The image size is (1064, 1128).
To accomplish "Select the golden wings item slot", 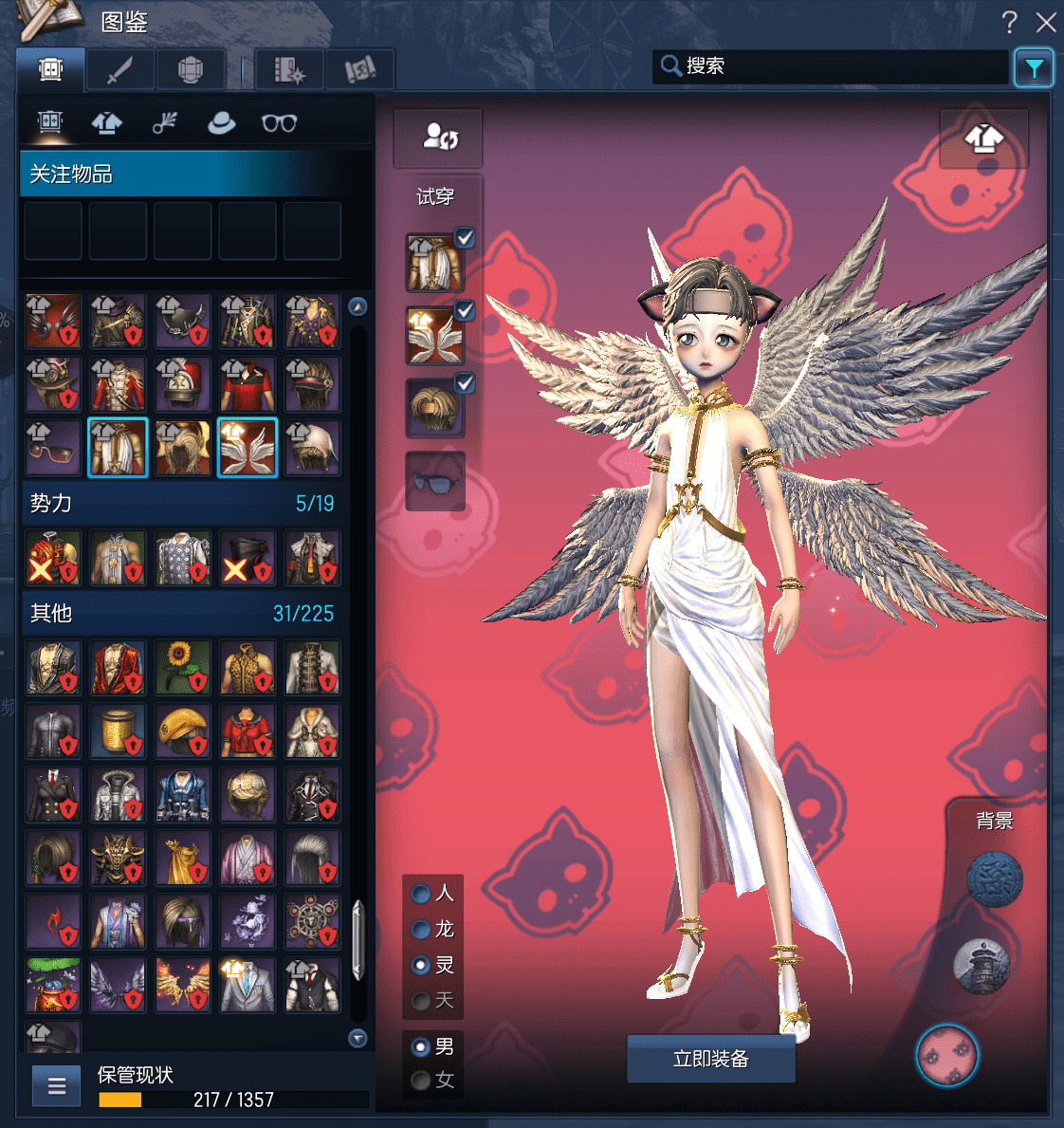I will pyautogui.click(x=183, y=984).
